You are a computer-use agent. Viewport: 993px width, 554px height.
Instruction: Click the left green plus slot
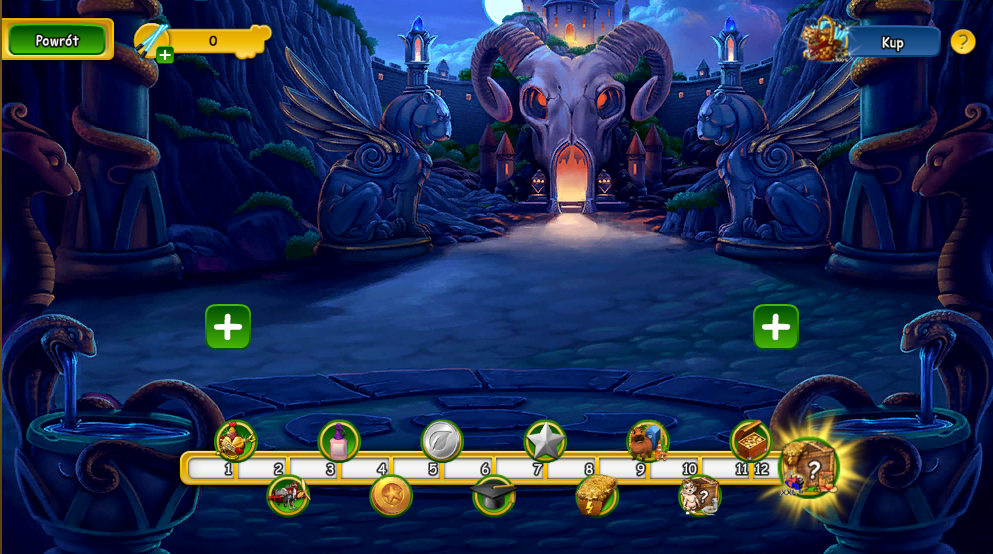(x=228, y=327)
